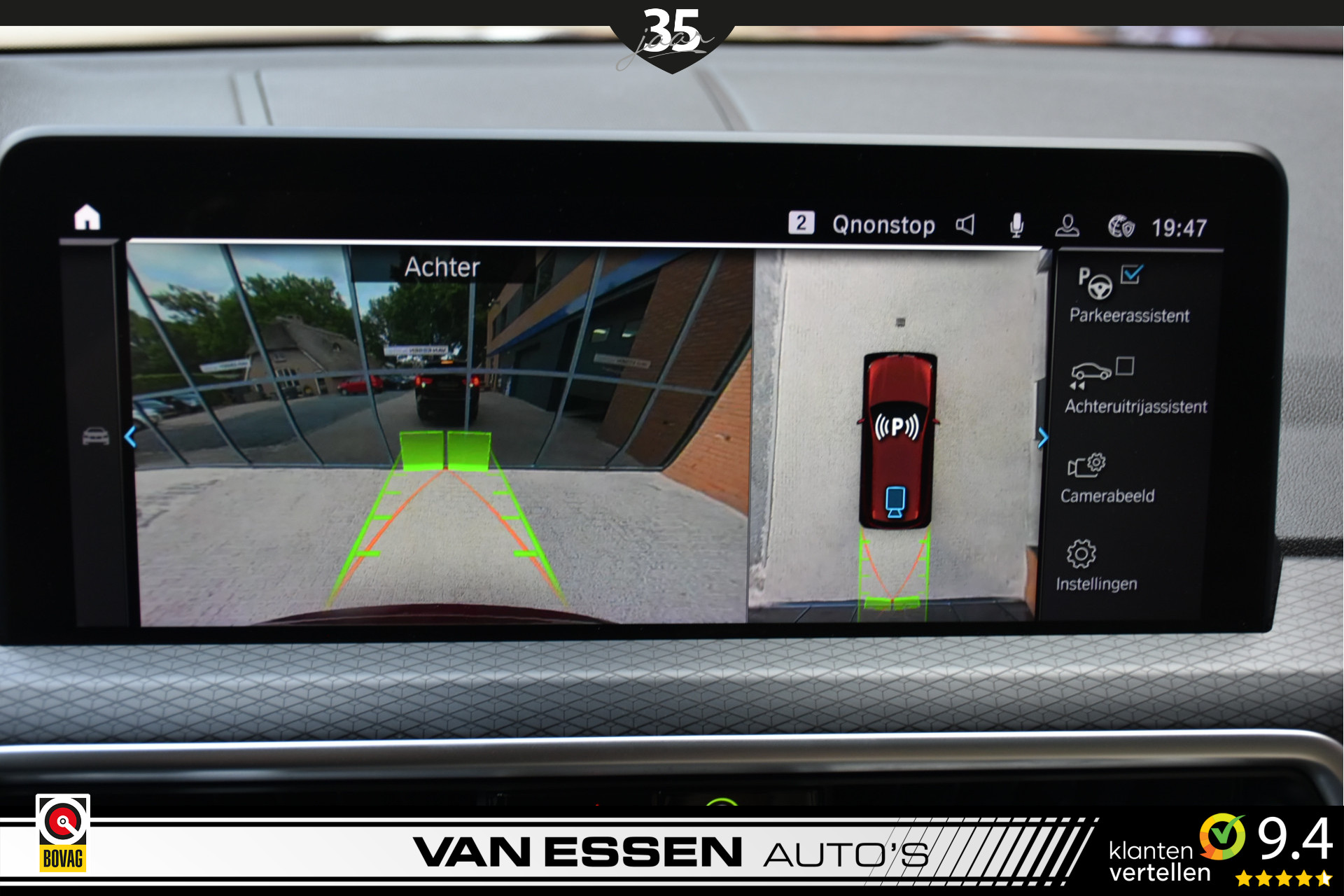Open Instellingen settings menu
This screenshot has width=1344, height=896.
pyautogui.click(x=1095, y=565)
